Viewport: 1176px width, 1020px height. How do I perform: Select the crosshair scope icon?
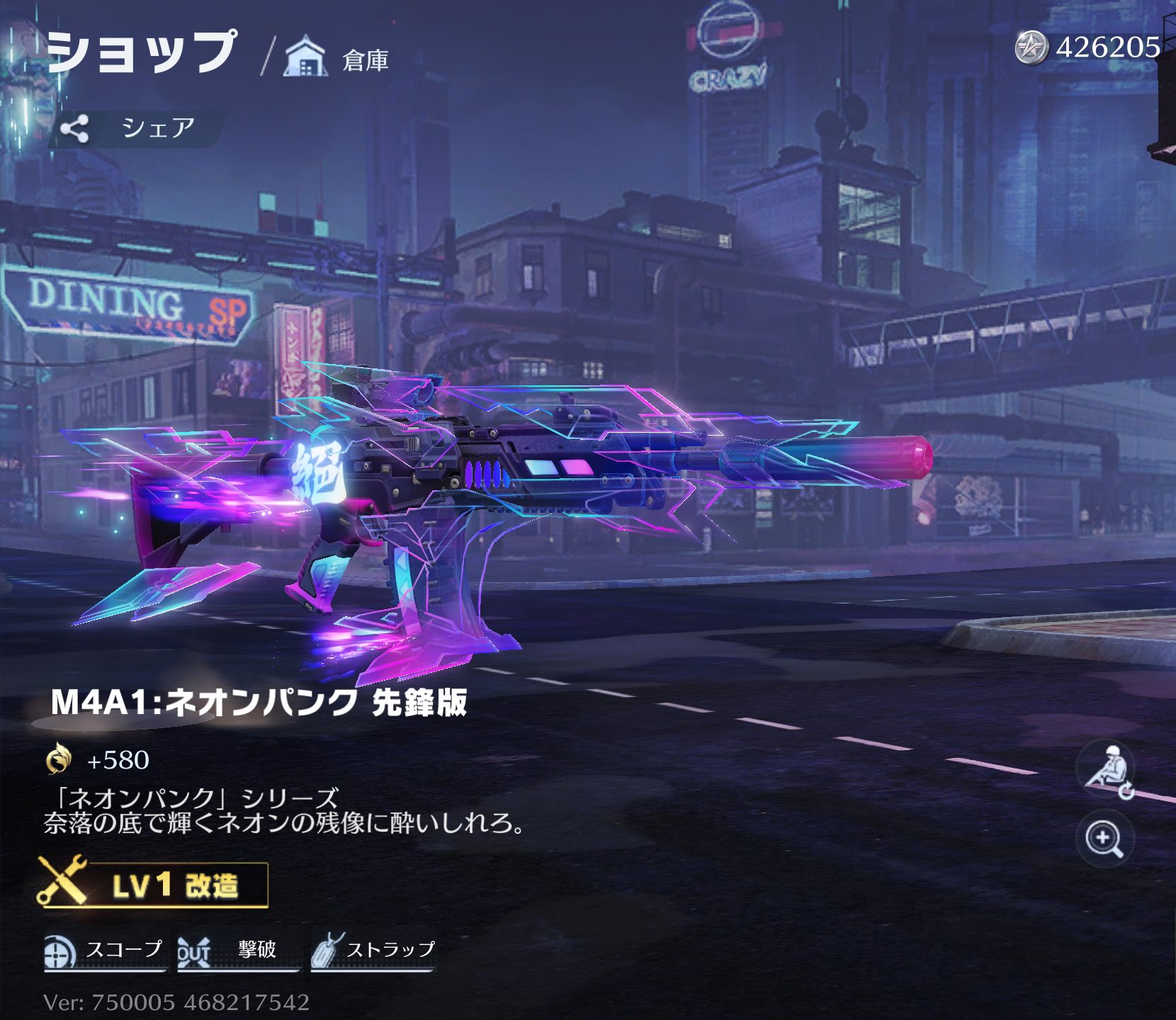coord(60,952)
